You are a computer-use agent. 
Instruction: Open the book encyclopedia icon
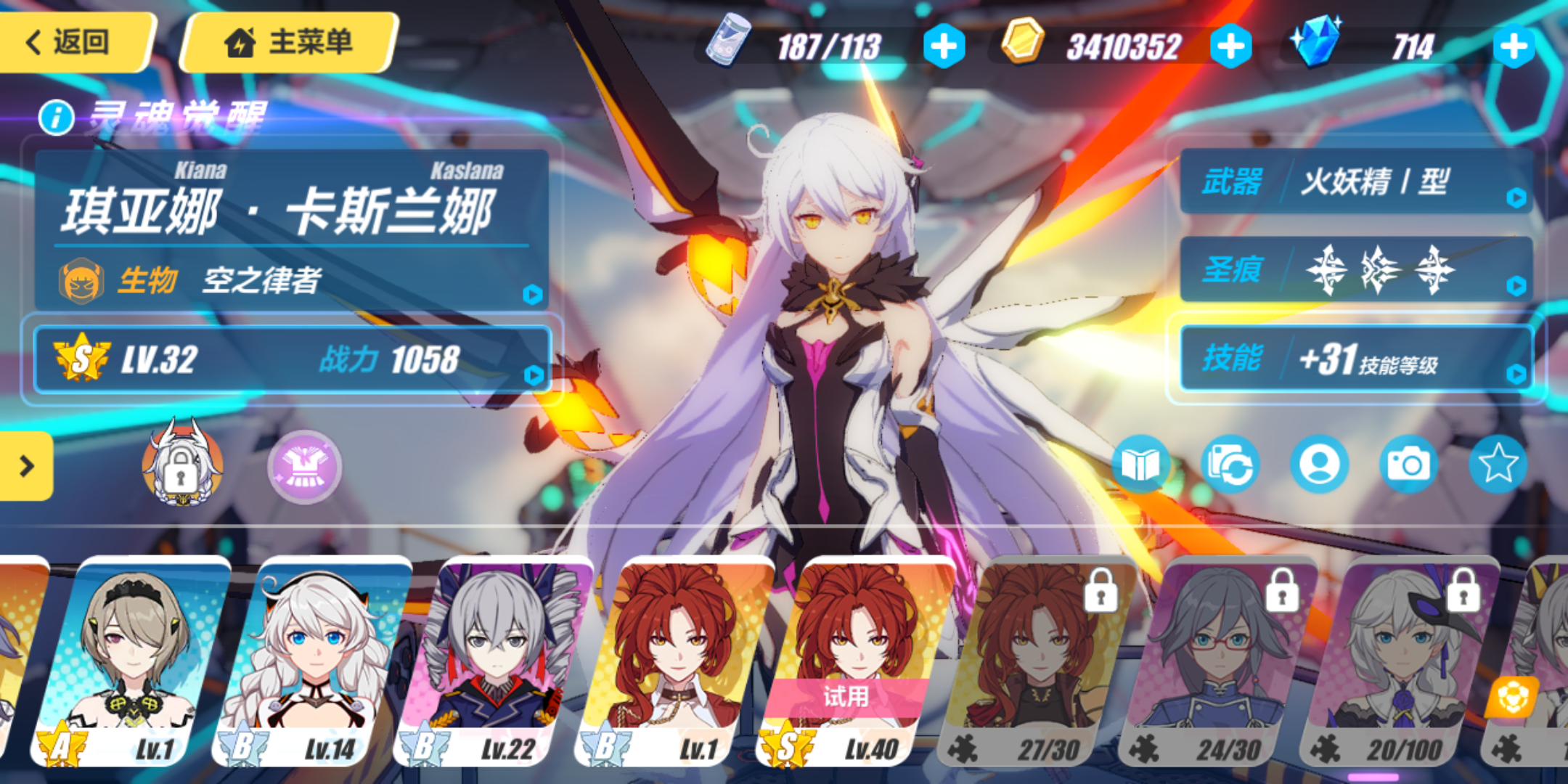tap(1140, 465)
